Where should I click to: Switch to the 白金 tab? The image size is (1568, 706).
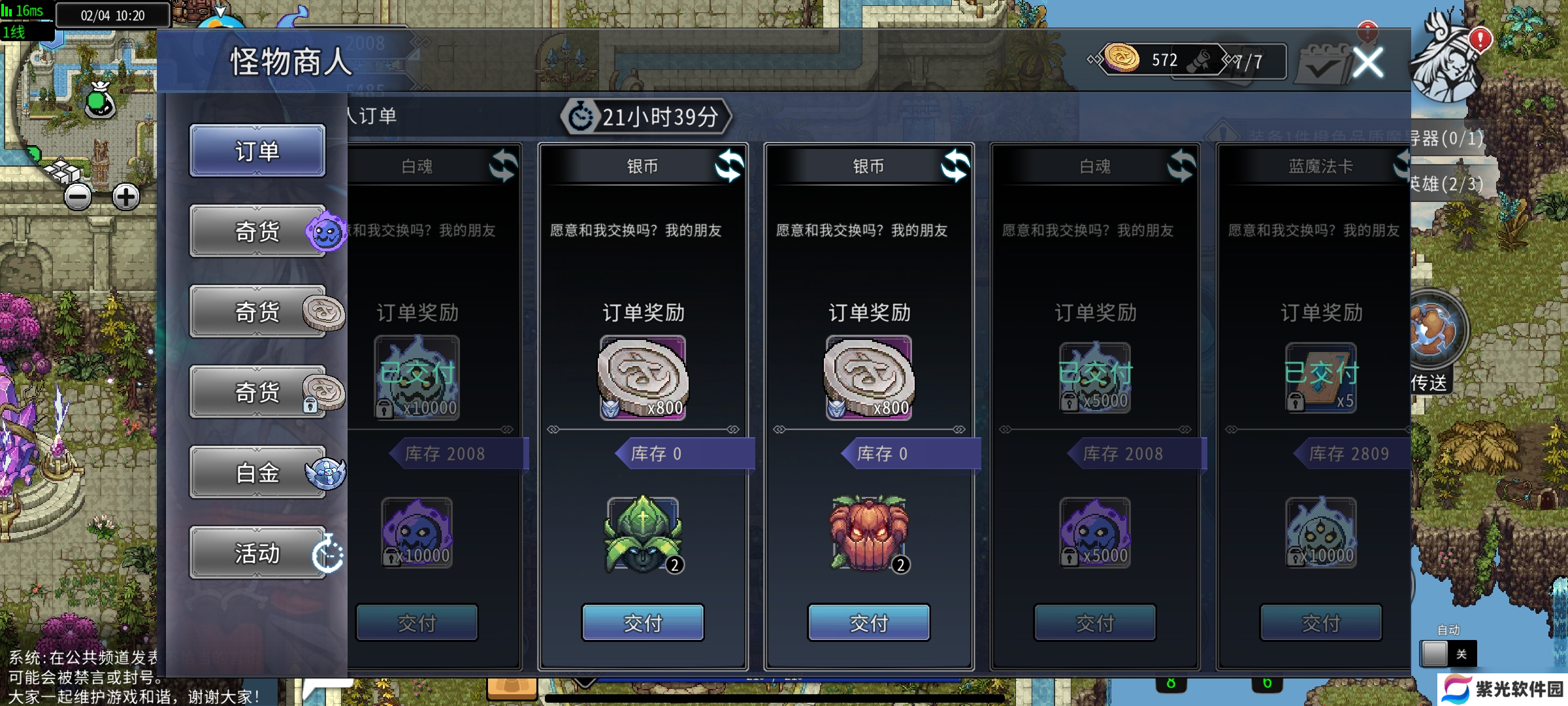257,473
